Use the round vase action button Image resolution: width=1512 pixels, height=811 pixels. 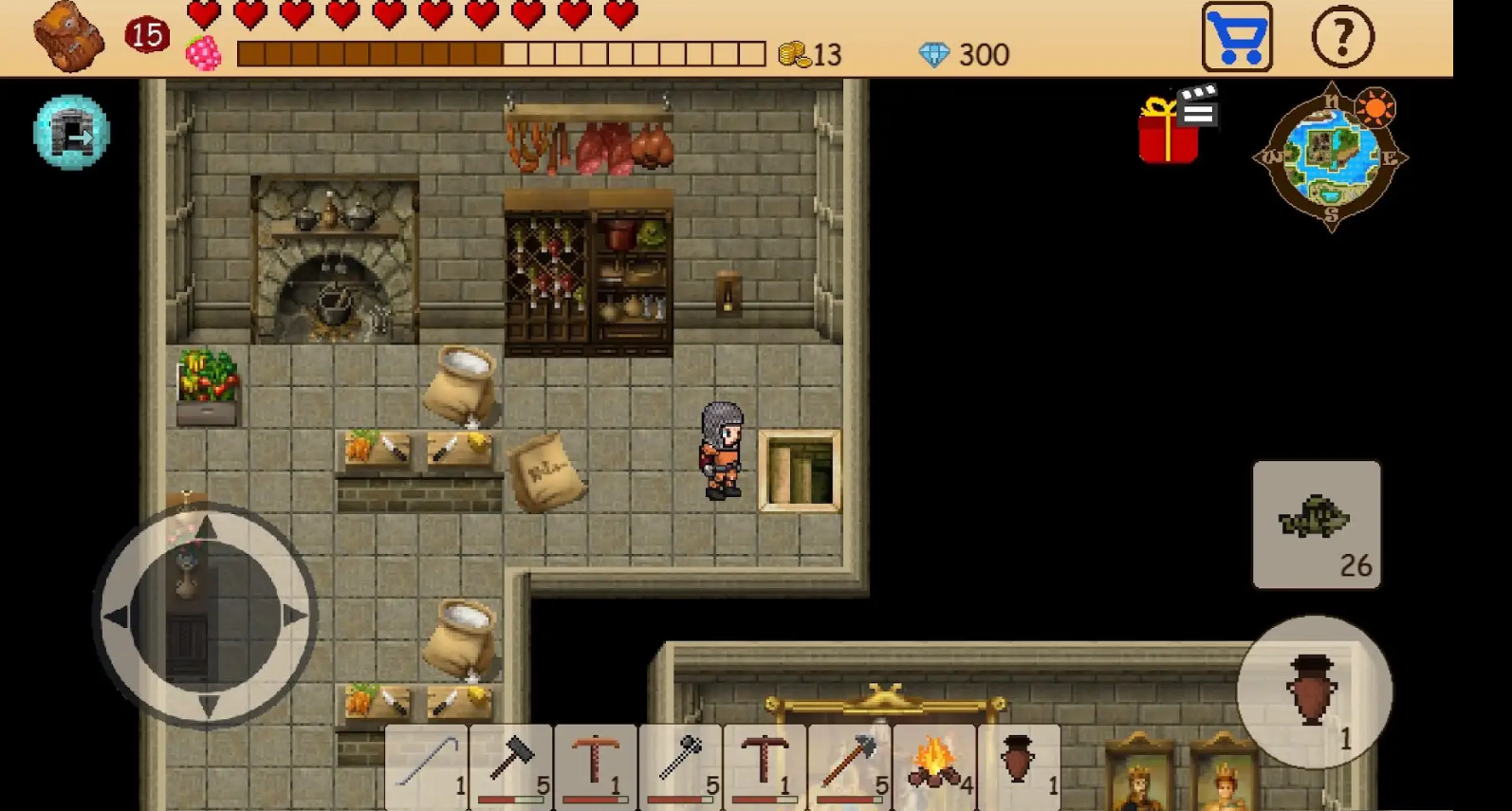click(x=1314, y=692)
